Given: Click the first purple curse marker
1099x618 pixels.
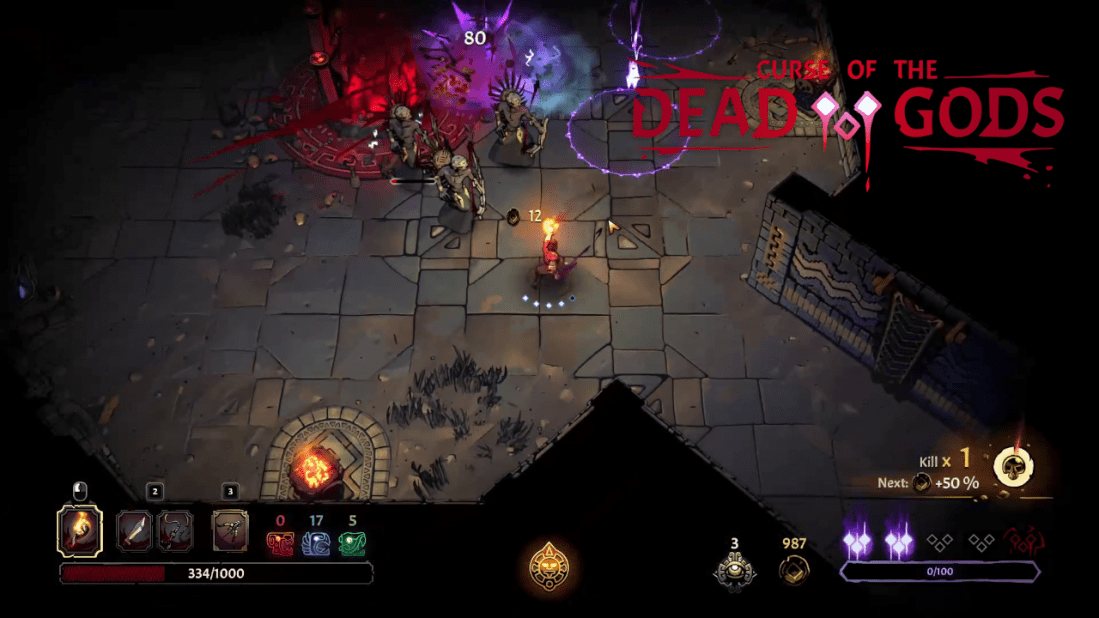Looking at the screenshot, I should (857, 542).
